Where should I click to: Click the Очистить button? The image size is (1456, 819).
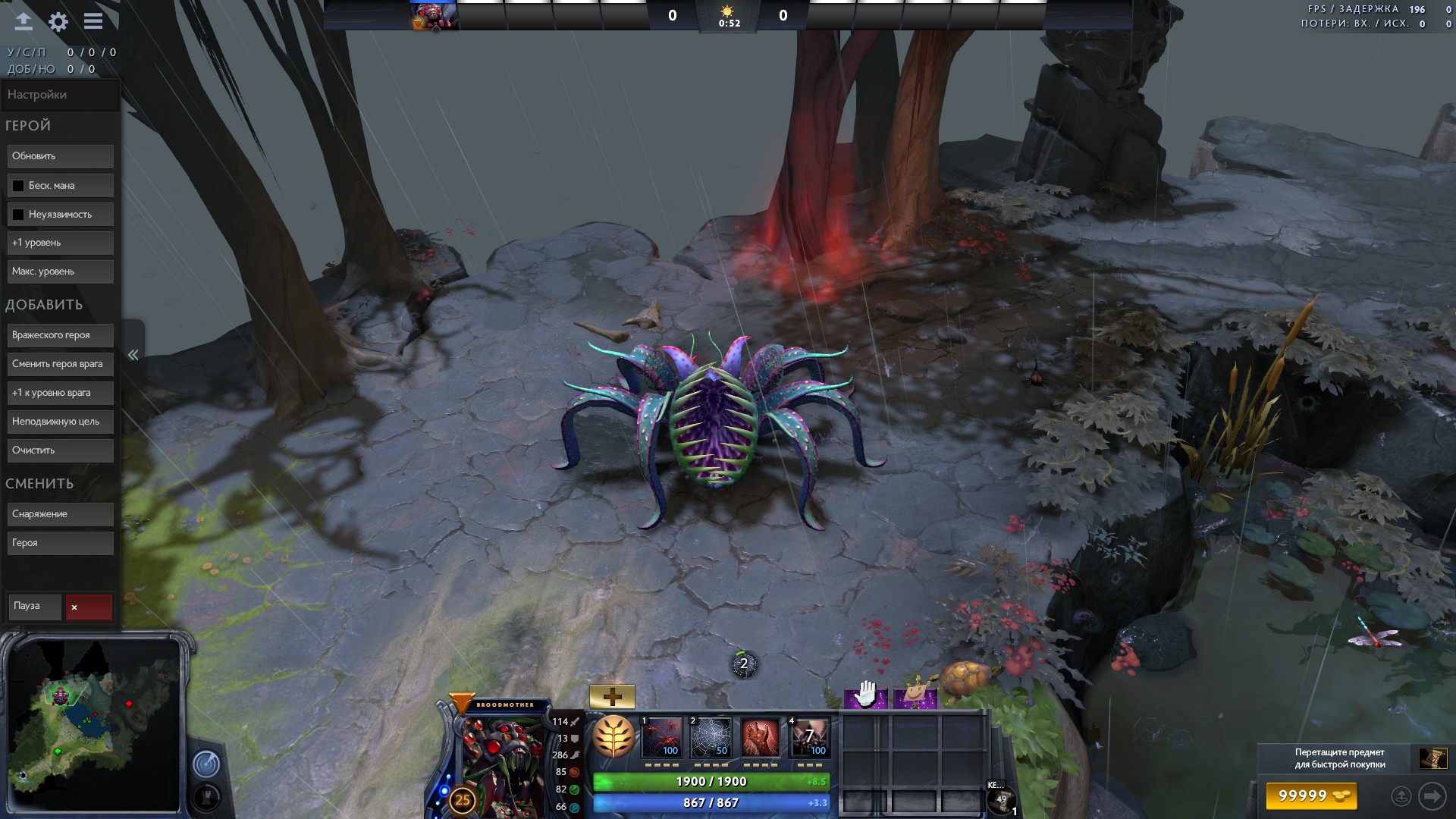61,450
